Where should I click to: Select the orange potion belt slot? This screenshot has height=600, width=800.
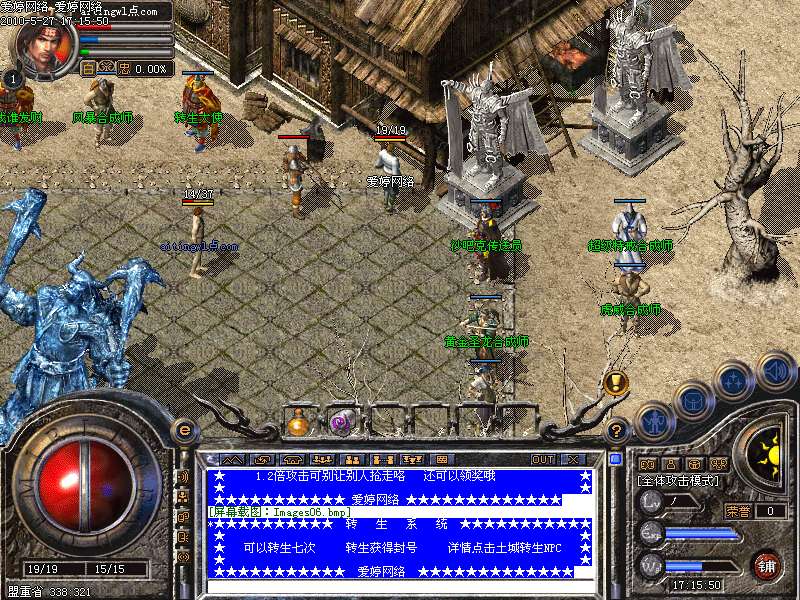pos(298,422)
